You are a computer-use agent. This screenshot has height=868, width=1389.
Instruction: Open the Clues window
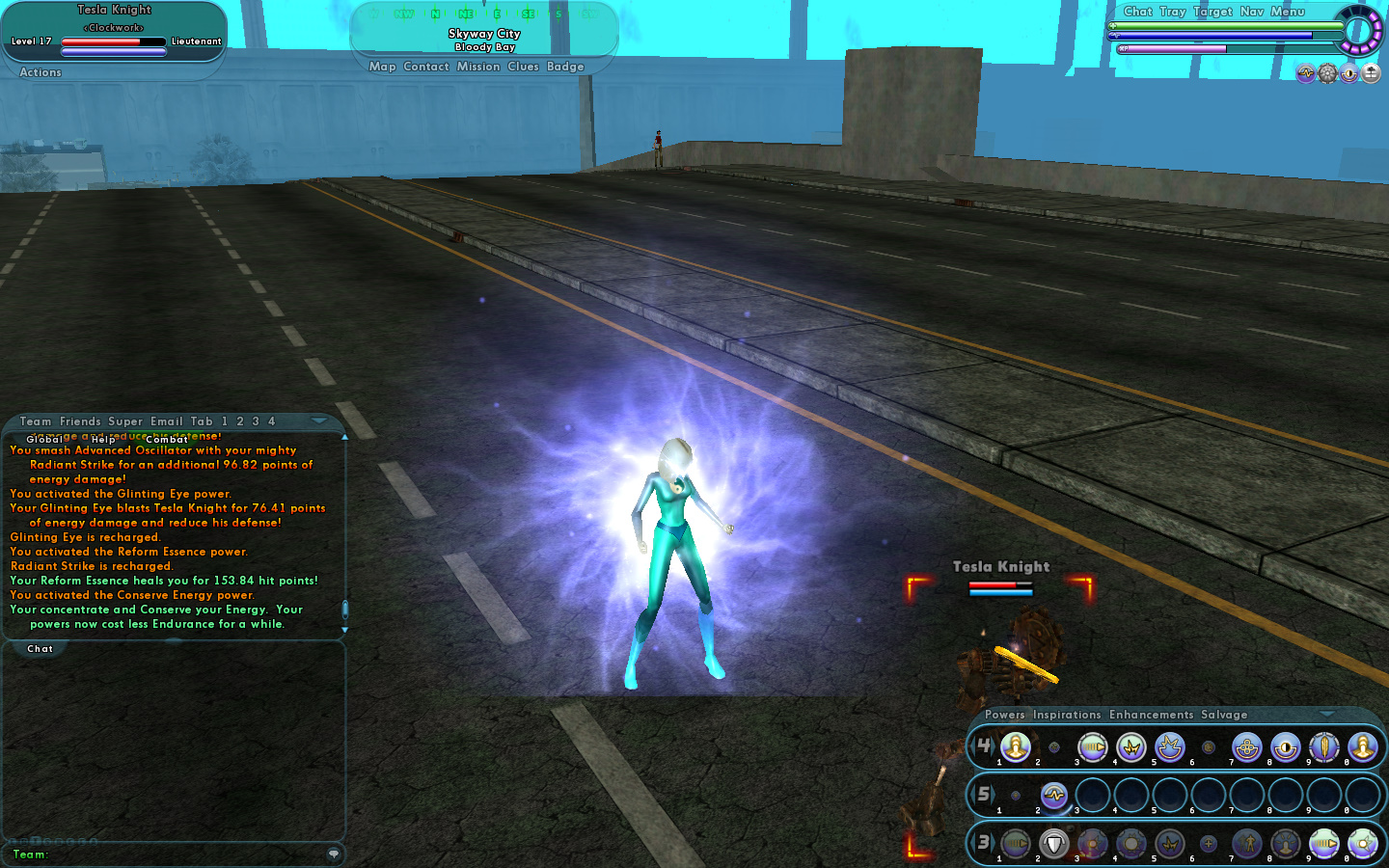pyautogui.click(x=523, y=67)
